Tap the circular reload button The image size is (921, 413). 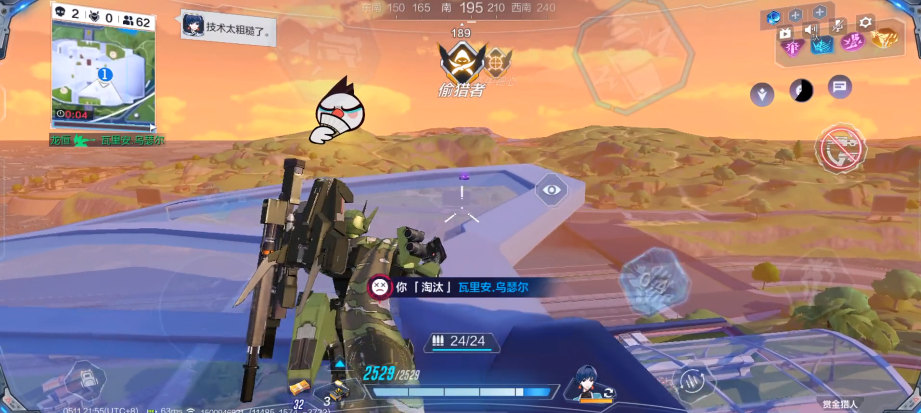(x=690, y=379)
